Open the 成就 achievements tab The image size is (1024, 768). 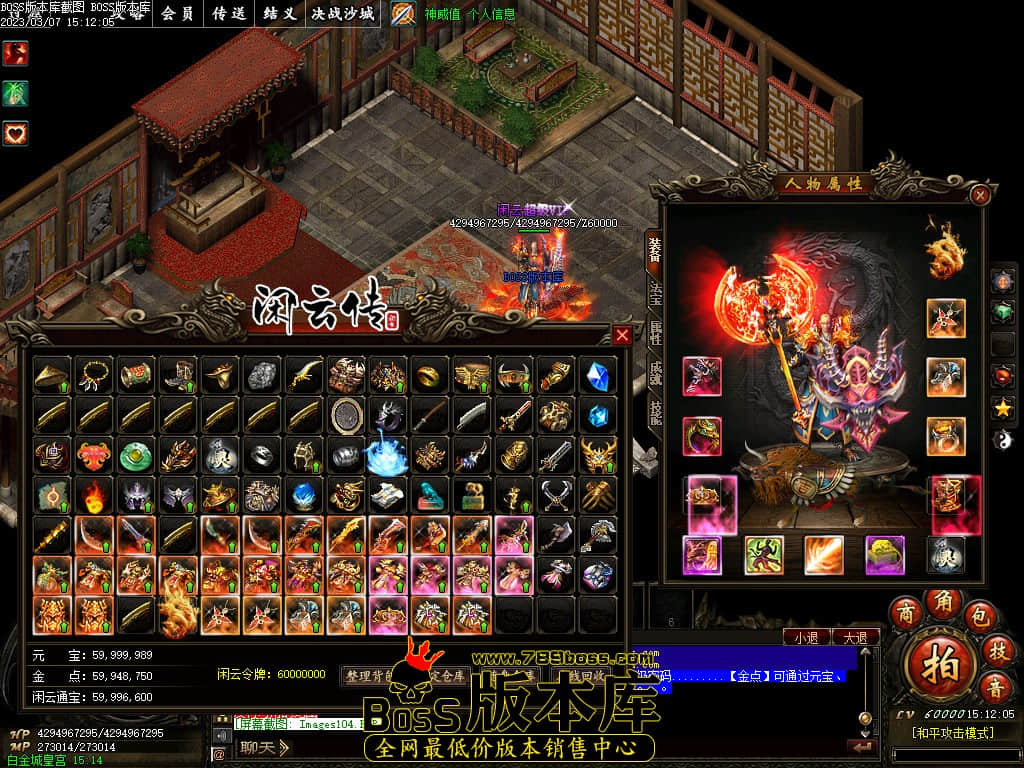[655, 373]
